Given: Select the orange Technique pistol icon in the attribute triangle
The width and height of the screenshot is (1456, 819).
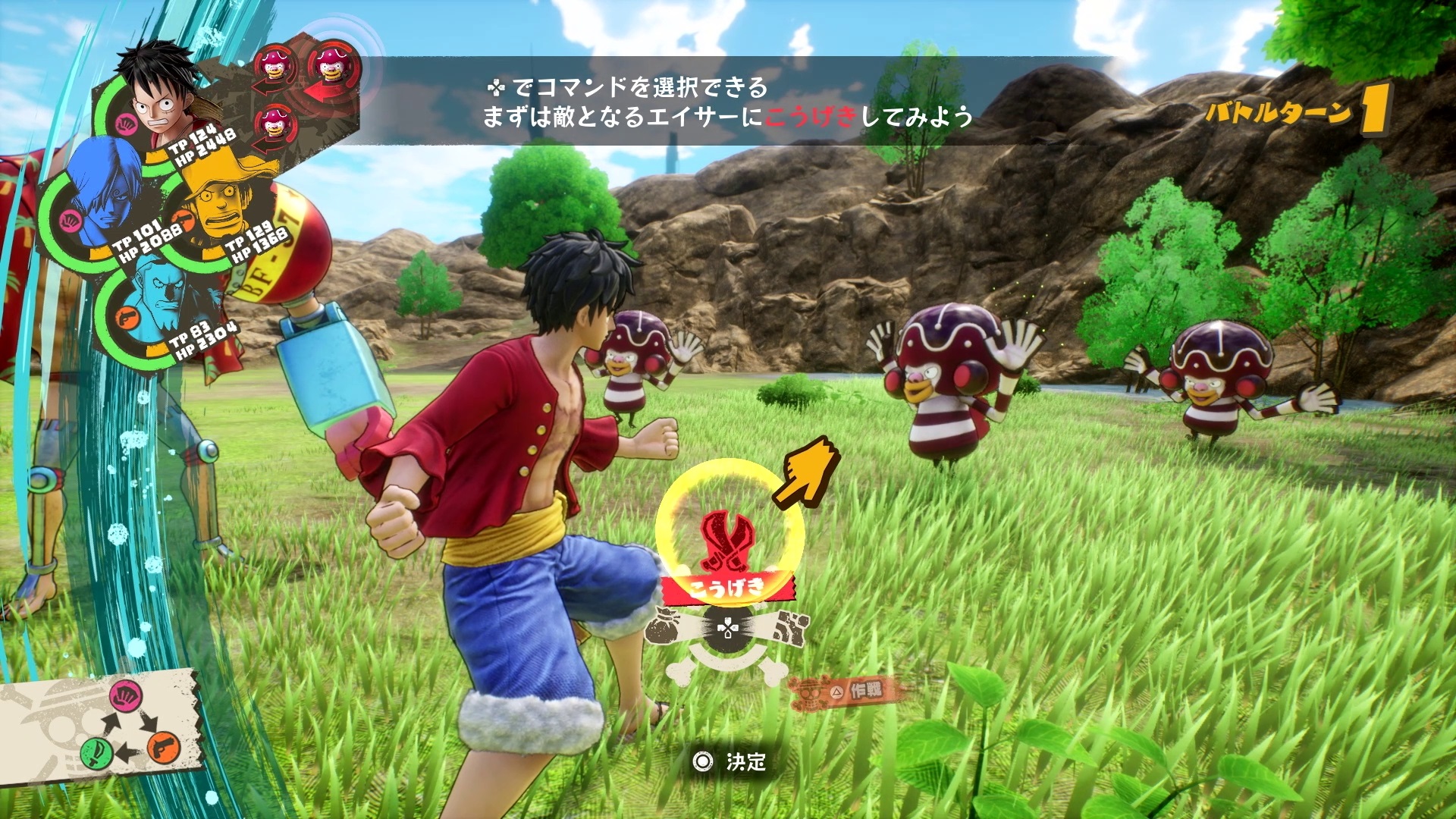Looking at the screenshot, I should click(x=162, y=748).
